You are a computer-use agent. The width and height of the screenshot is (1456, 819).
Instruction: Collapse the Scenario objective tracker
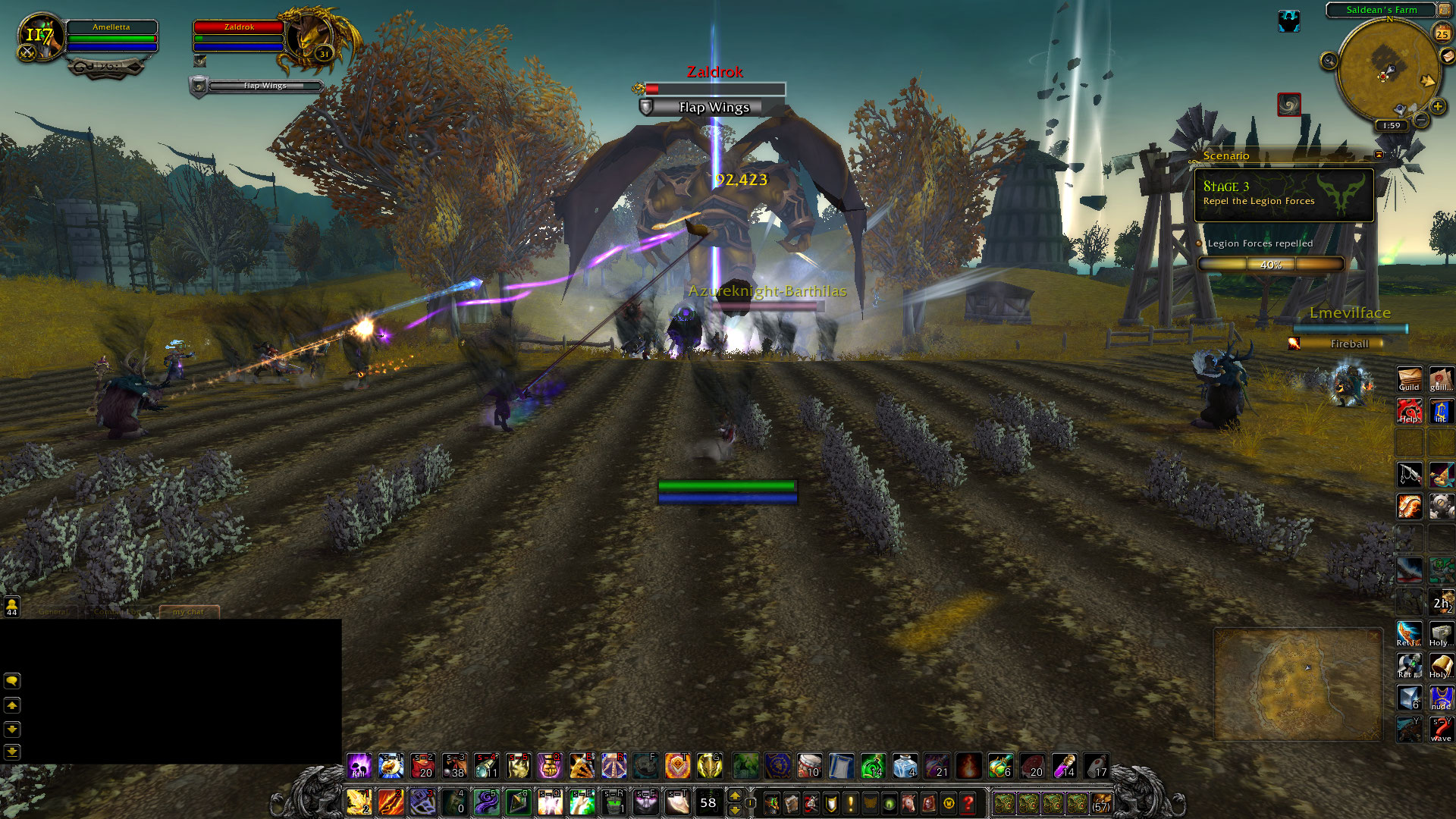click(1379, 155)
